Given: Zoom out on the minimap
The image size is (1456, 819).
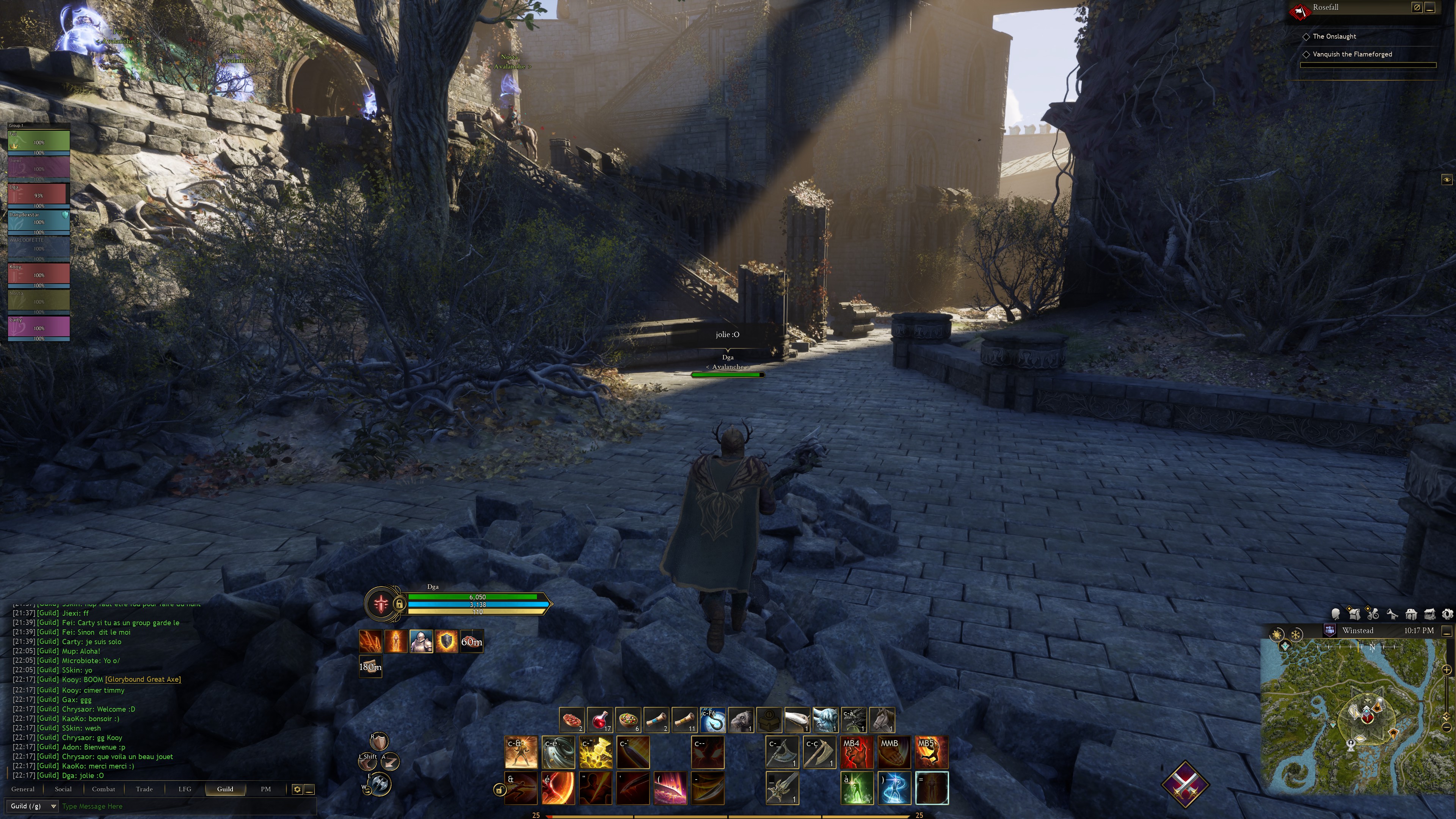Looking at the screenshot, I should coord(1447,727).
